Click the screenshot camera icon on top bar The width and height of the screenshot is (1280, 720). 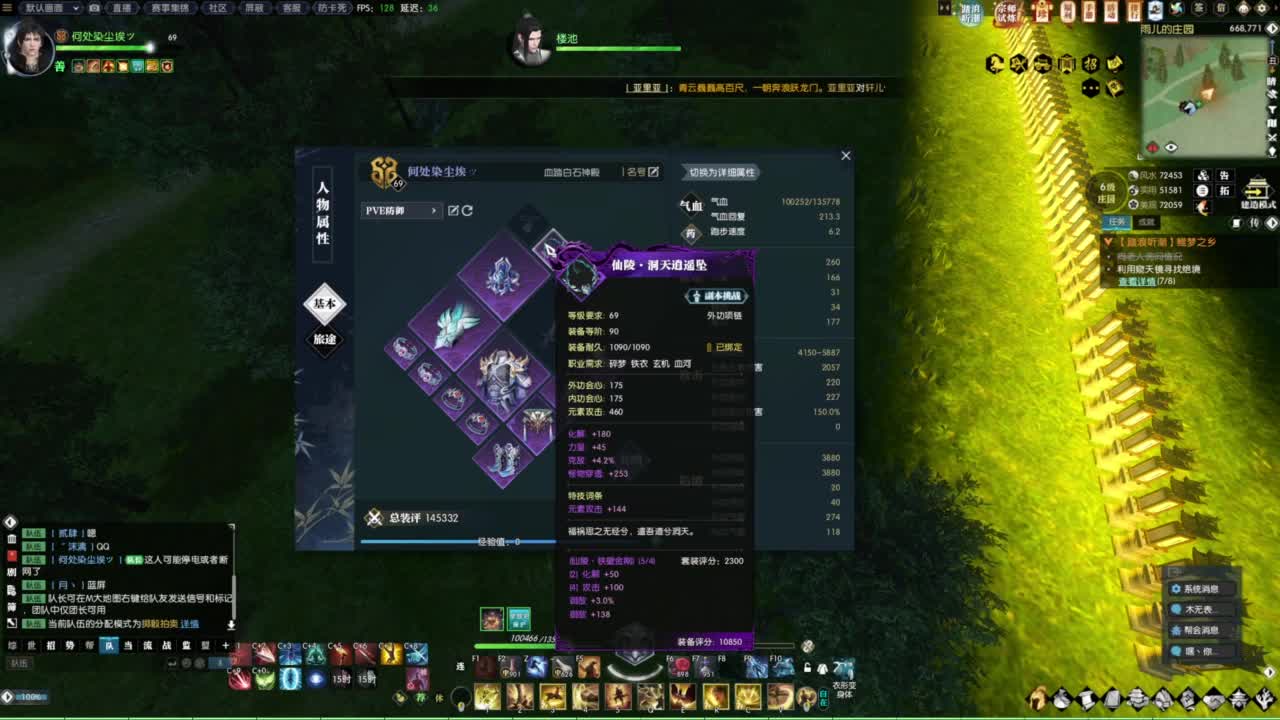[93, 7]
